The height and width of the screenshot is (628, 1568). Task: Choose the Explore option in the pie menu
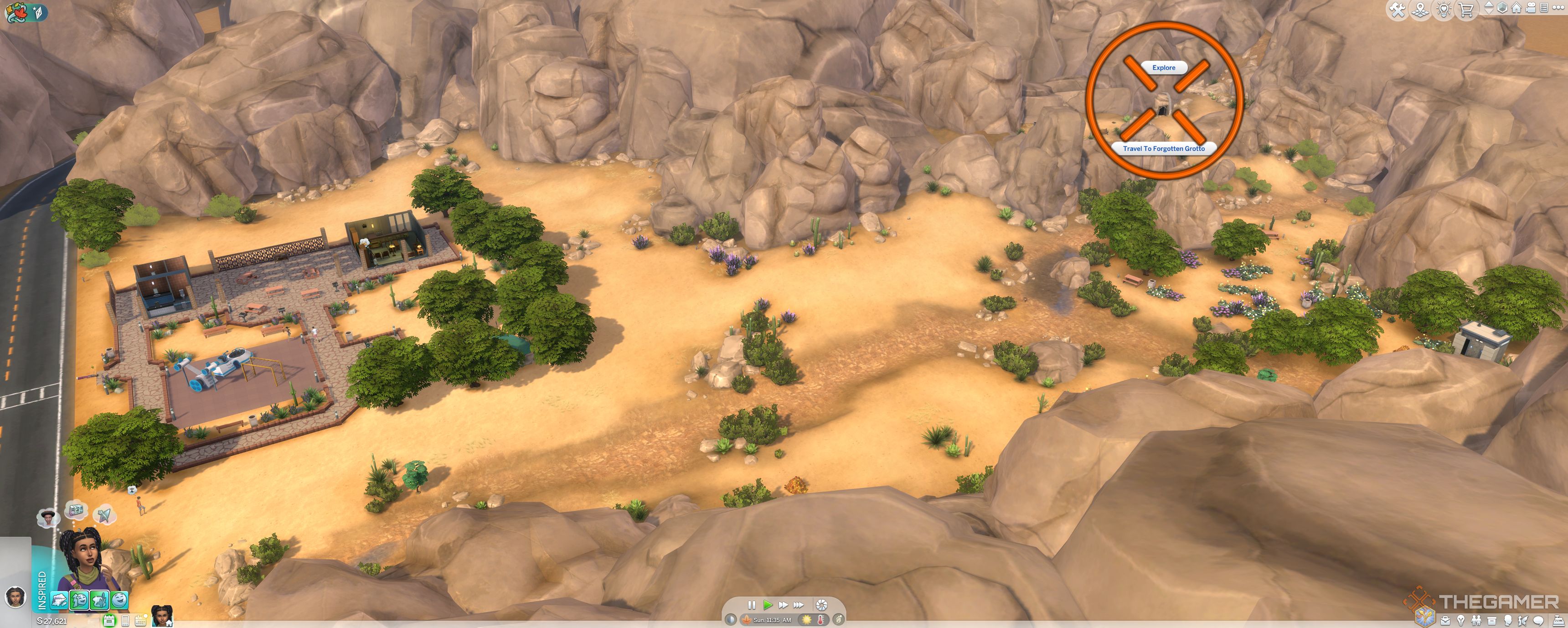[x=1163, y=67]
